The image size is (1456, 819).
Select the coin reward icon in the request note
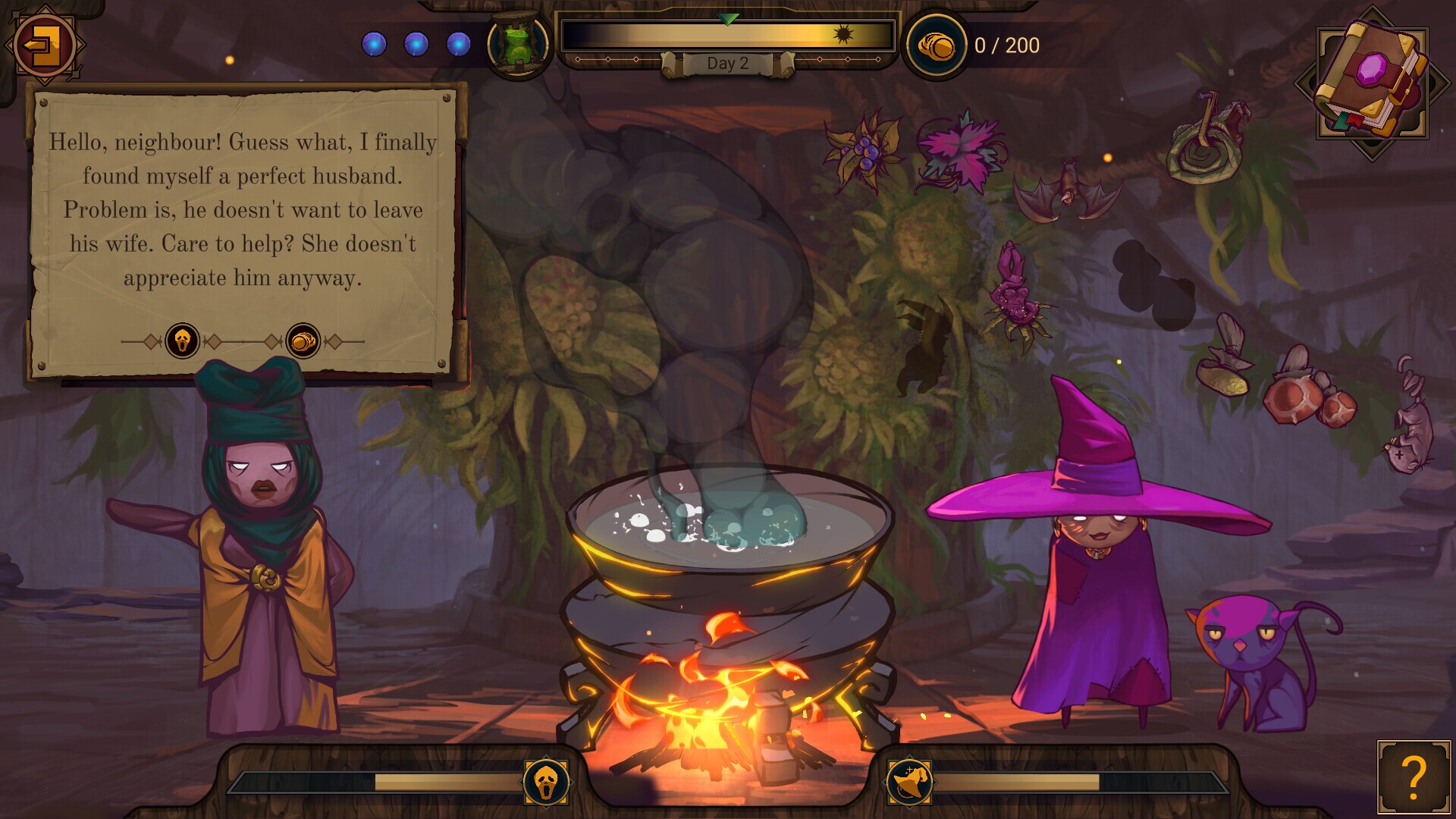click(x=301, y=341)
